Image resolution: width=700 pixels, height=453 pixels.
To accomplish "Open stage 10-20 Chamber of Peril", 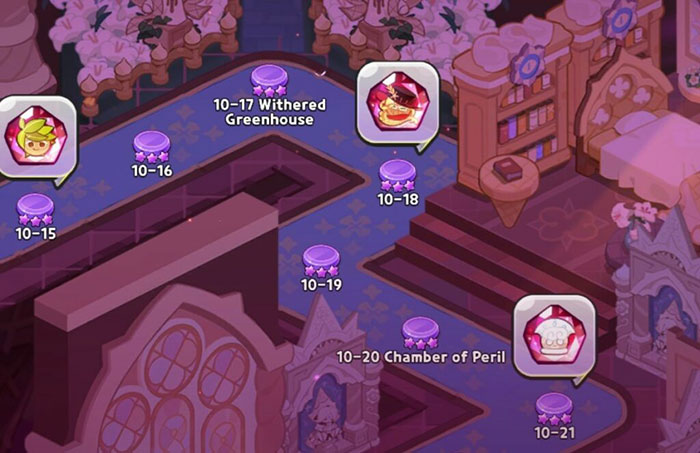I will (x=420, y=333).
